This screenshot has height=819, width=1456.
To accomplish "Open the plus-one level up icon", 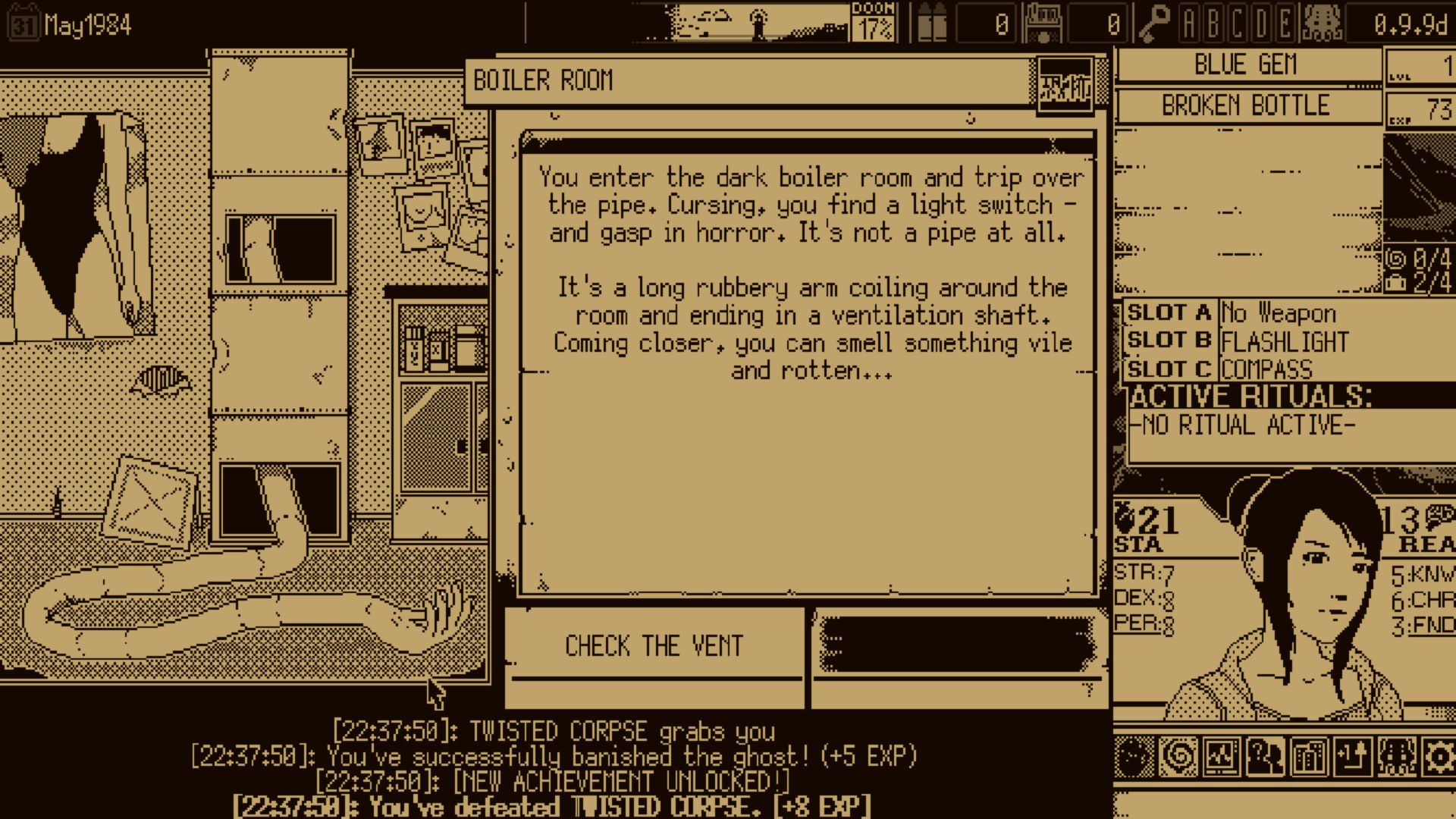I will [x=1352, y=756].
